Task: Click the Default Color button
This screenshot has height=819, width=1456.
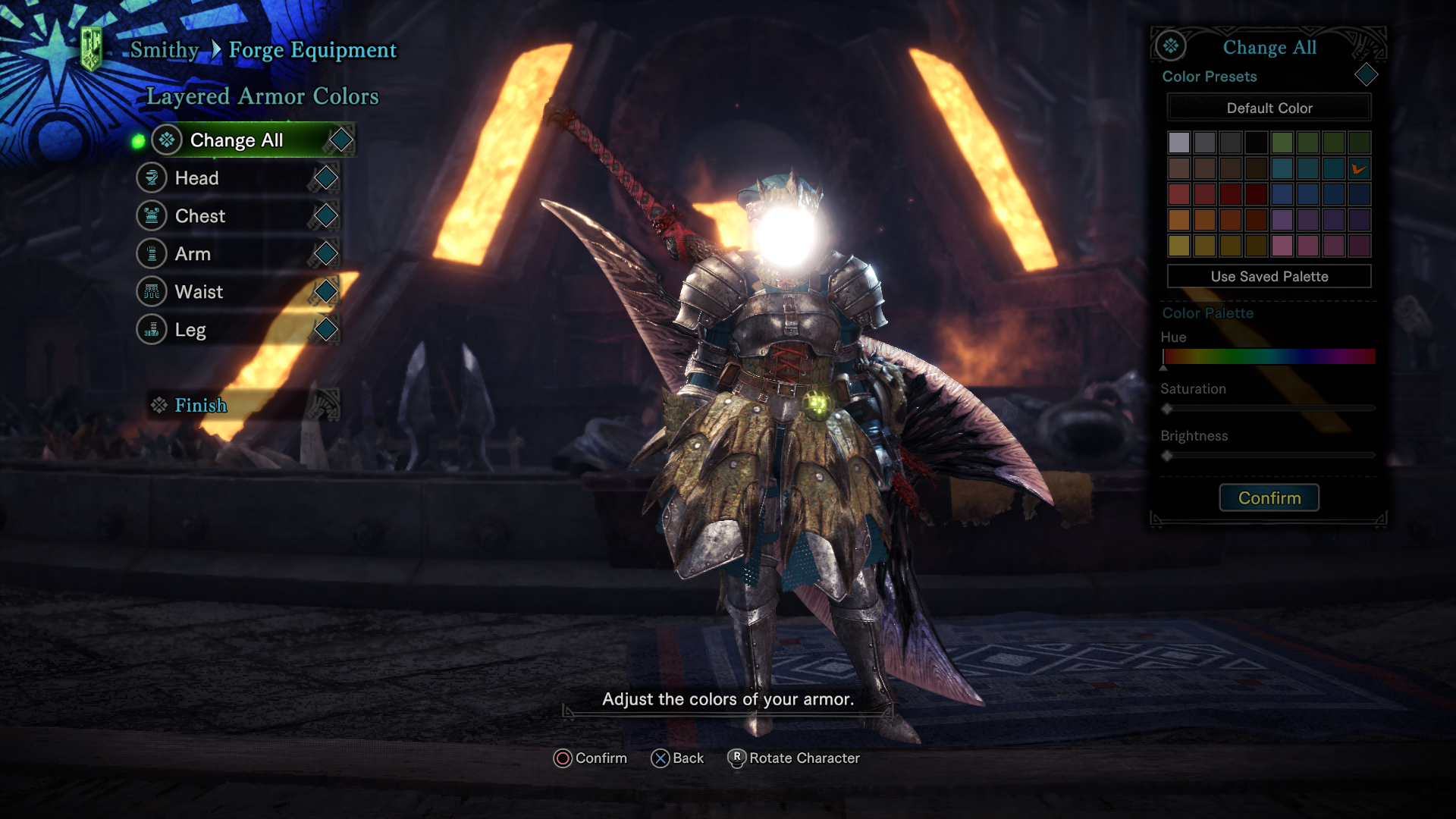Action: [1269, 108]
